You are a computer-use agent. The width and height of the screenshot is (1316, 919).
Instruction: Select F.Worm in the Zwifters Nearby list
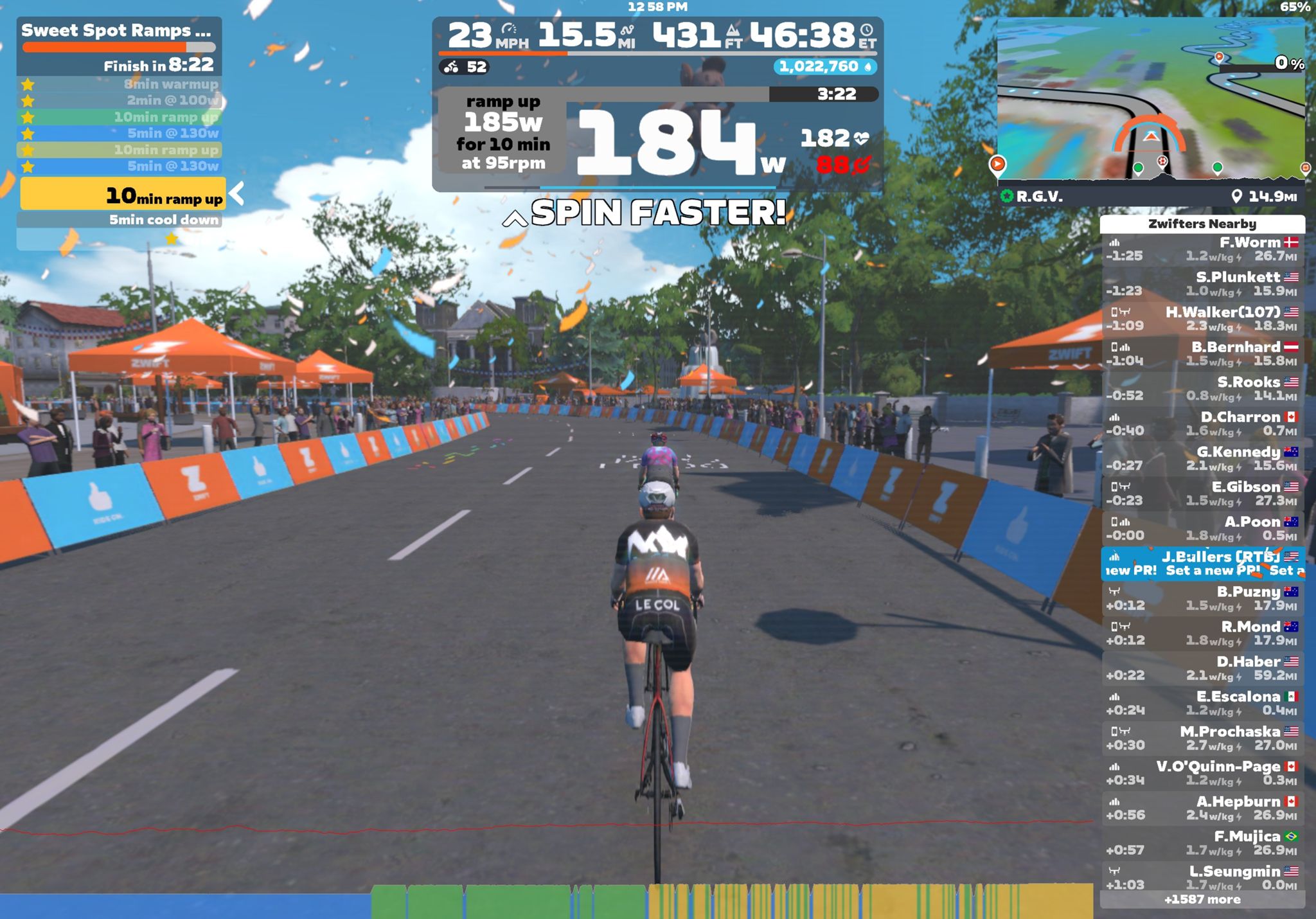pos(1202,249)
